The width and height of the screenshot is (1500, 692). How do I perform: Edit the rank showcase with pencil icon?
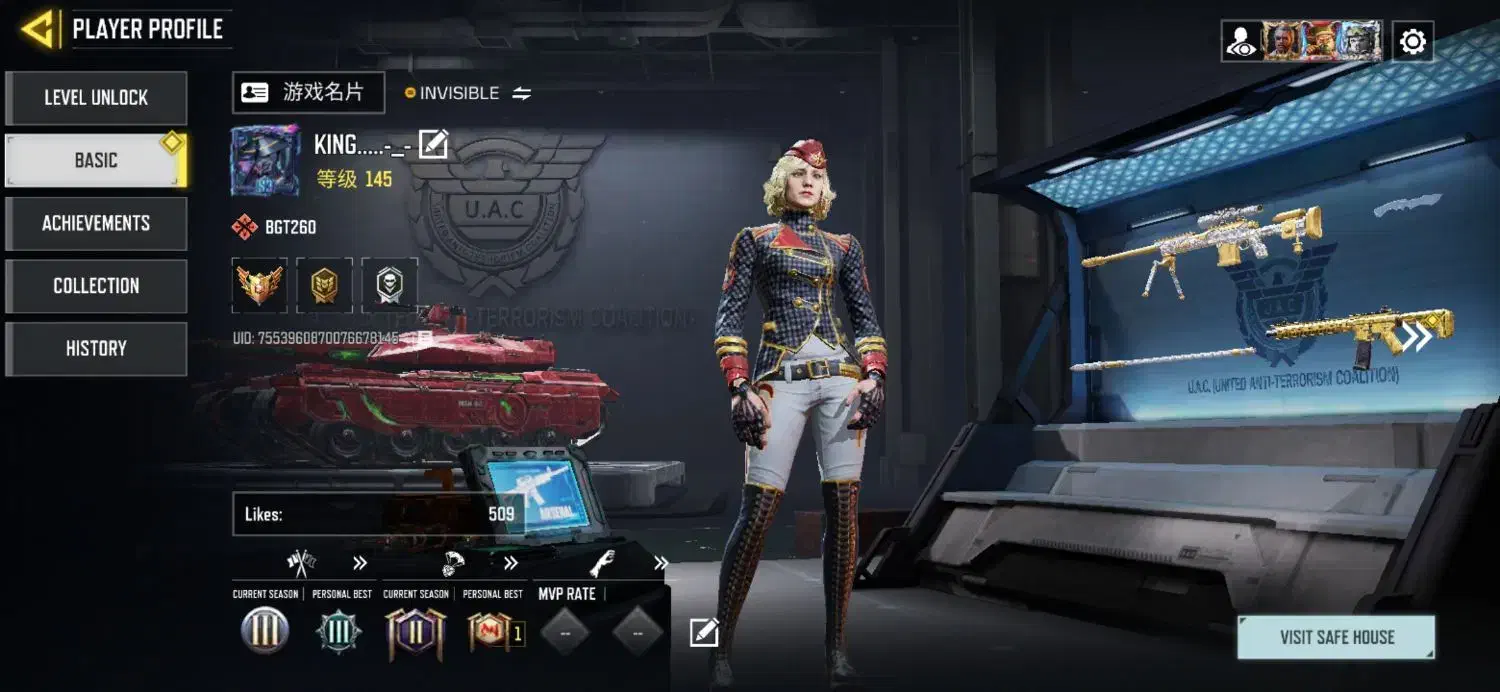(704, 632)
